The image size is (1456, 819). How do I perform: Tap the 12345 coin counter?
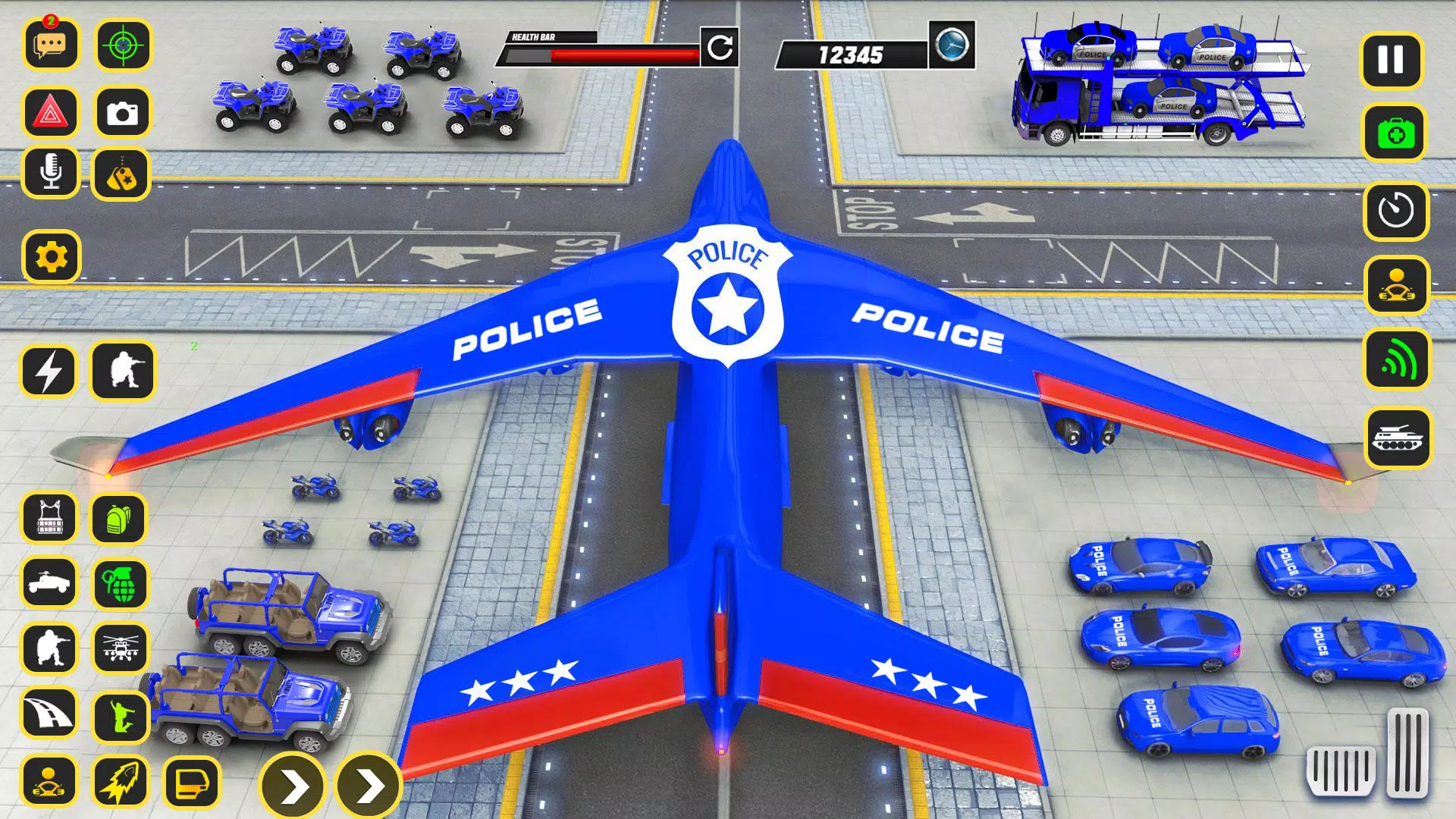point(849,52)
